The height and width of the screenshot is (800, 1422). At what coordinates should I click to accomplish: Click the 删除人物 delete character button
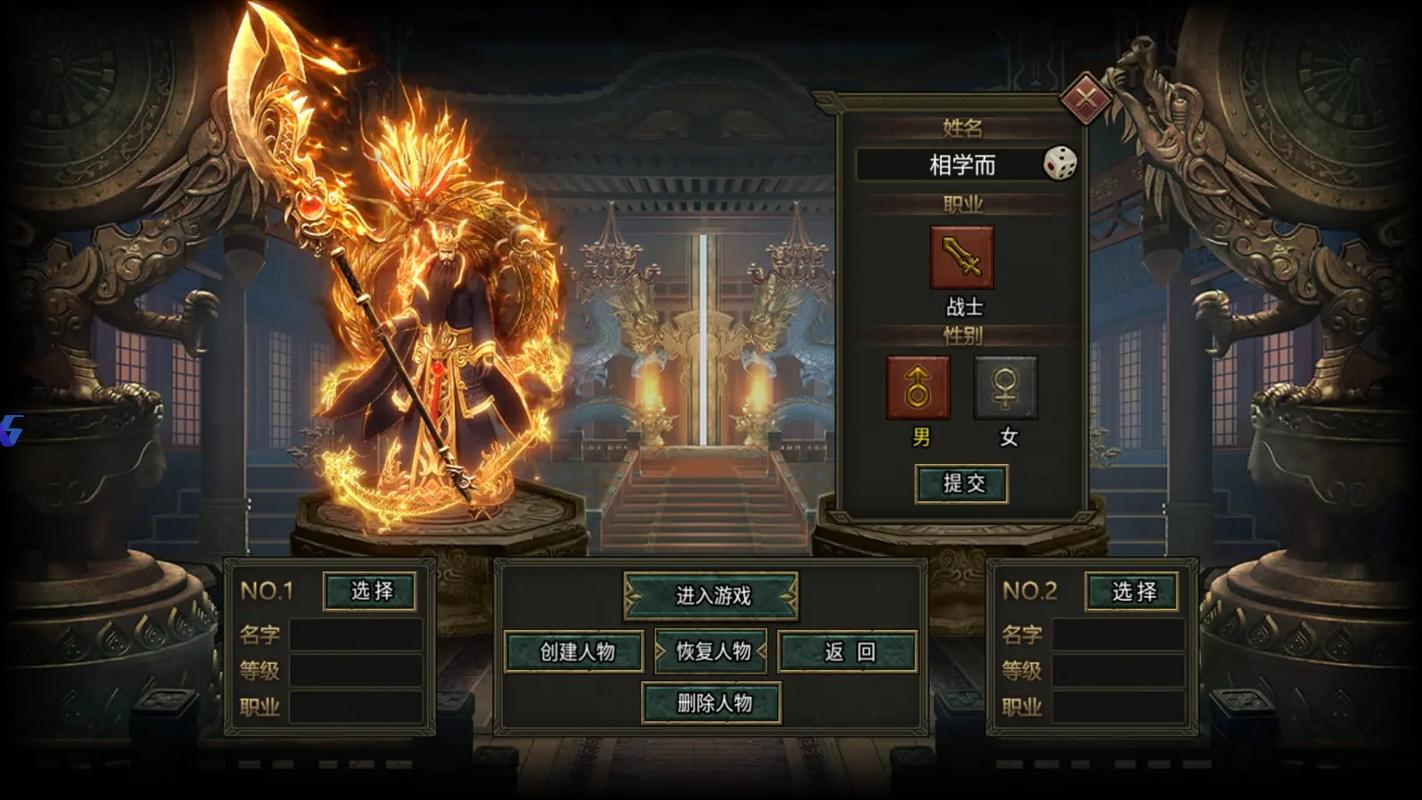tap(711, 703)
